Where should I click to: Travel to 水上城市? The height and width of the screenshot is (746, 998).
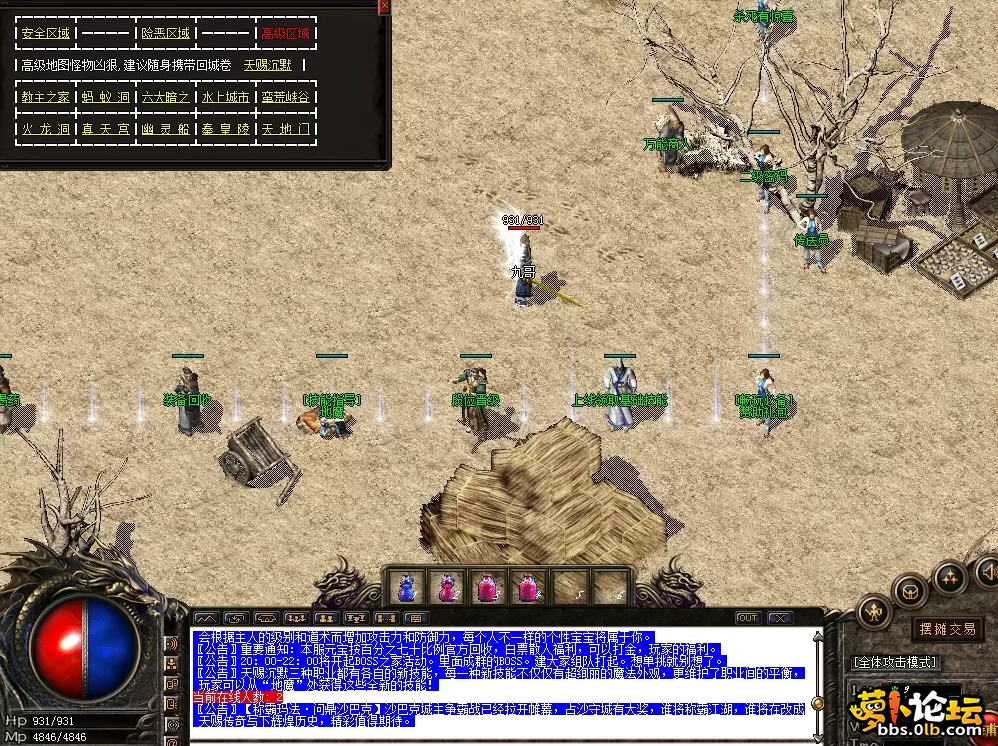click(x=226, y=97)
